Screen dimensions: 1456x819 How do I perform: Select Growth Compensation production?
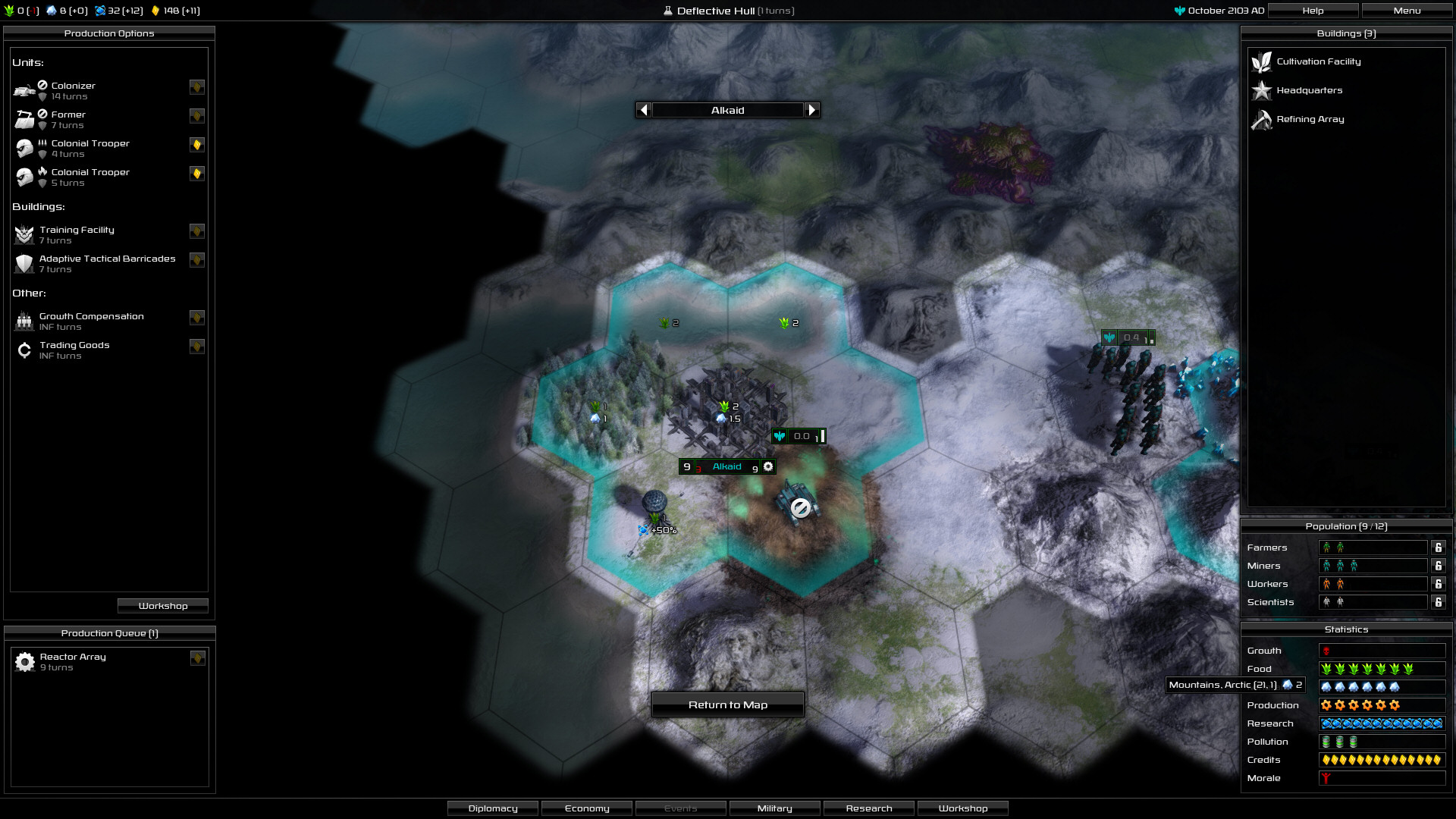tap(91, 321)
